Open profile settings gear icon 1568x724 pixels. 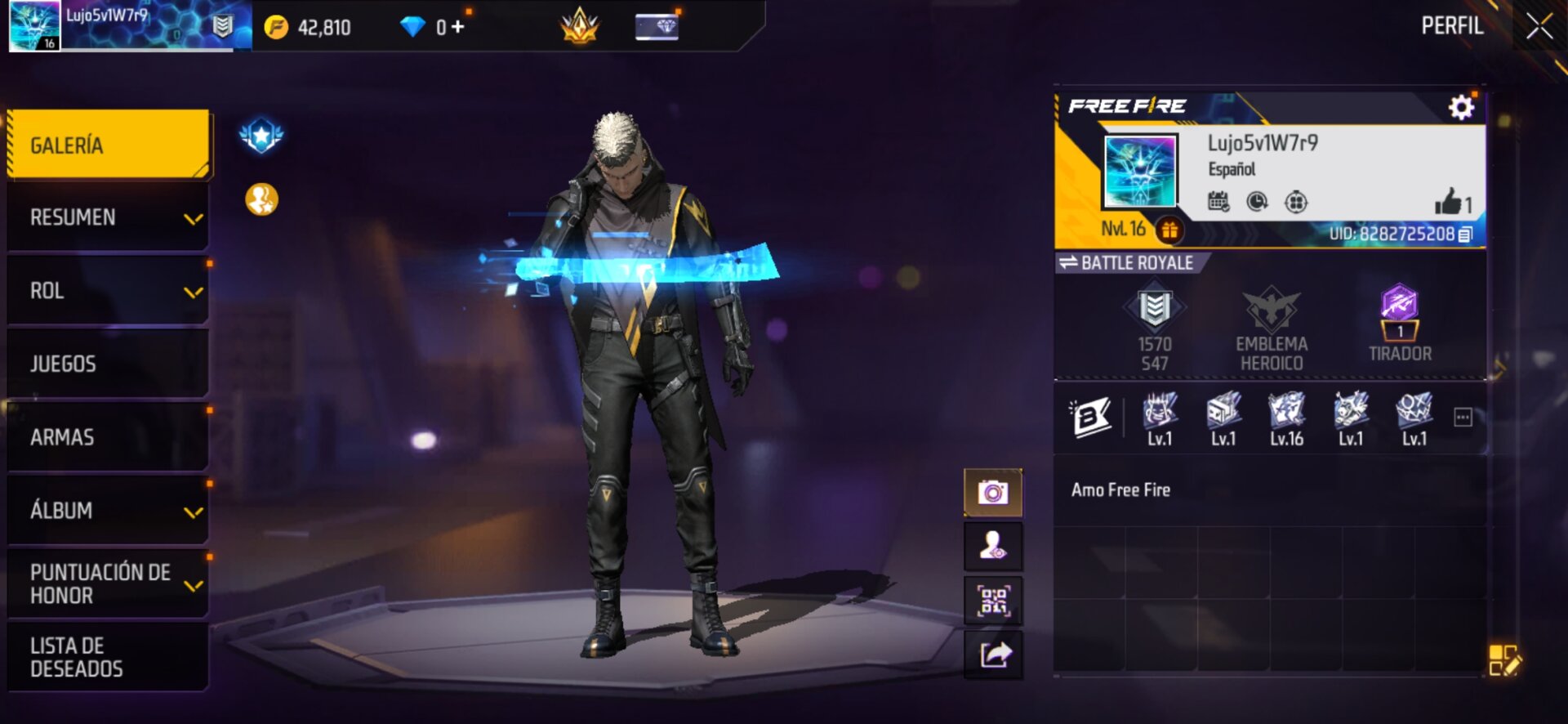point(1461,107)
